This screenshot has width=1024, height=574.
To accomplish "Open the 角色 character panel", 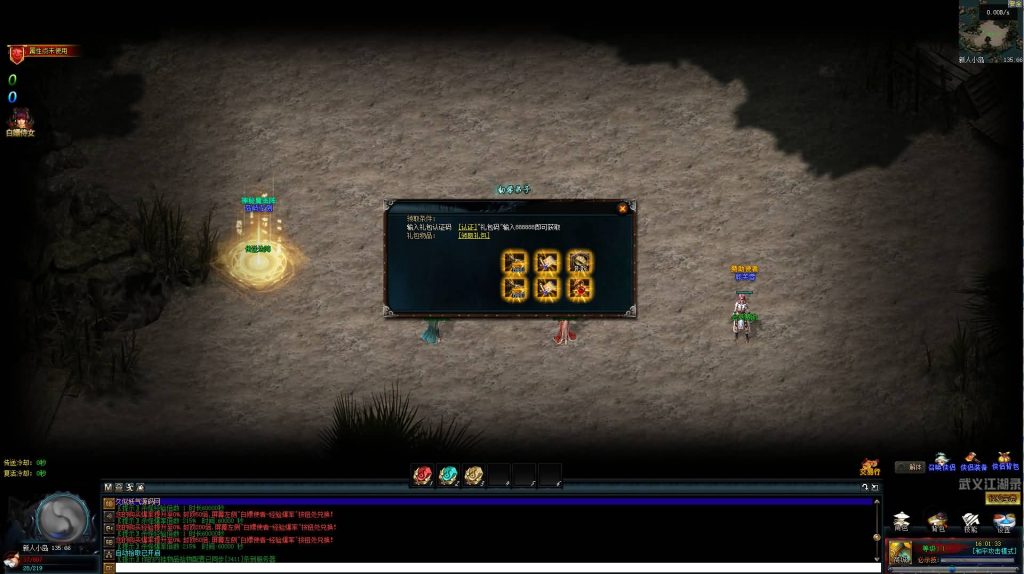I will [x=902, y=521].
